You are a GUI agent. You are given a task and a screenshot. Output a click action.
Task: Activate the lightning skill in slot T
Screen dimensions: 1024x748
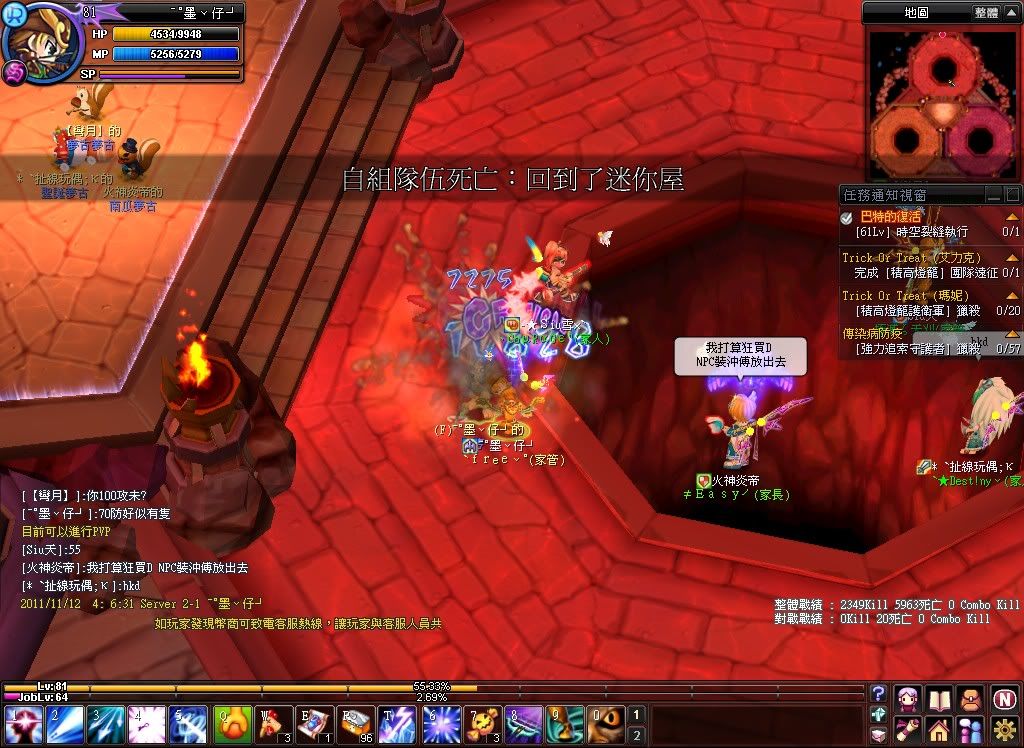pos(398,724)
